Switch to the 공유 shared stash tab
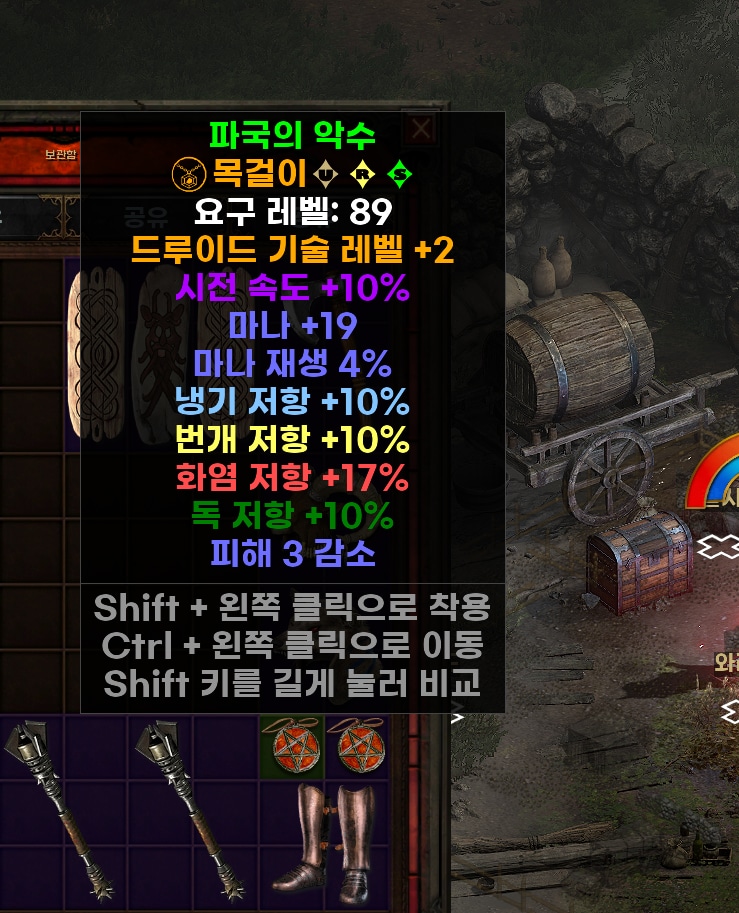The width and height of the screenshot is (739, 913). (140, 216)
